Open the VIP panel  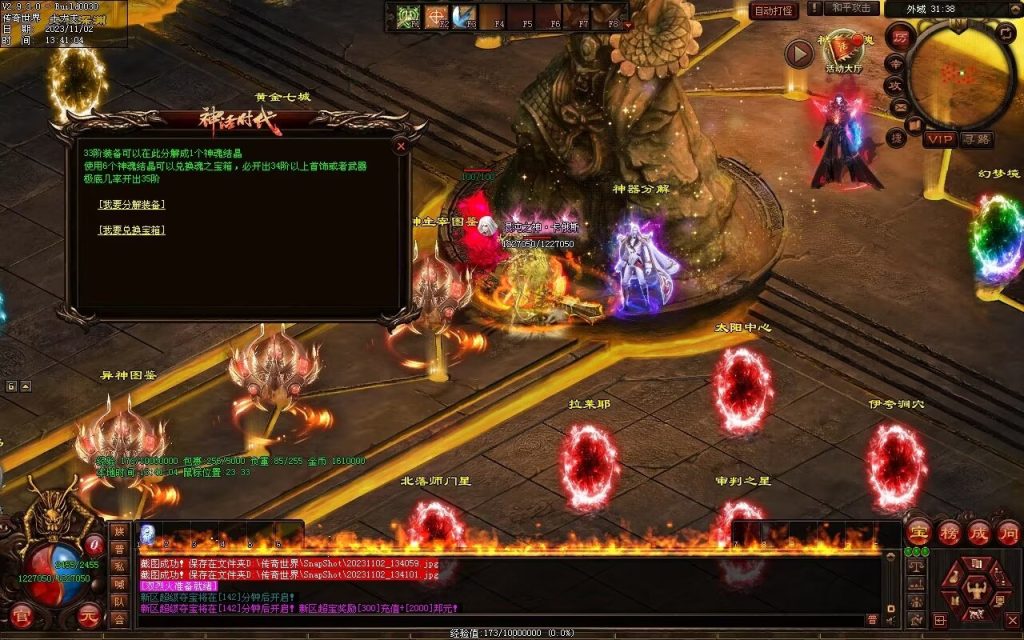[x=939, y=139]
